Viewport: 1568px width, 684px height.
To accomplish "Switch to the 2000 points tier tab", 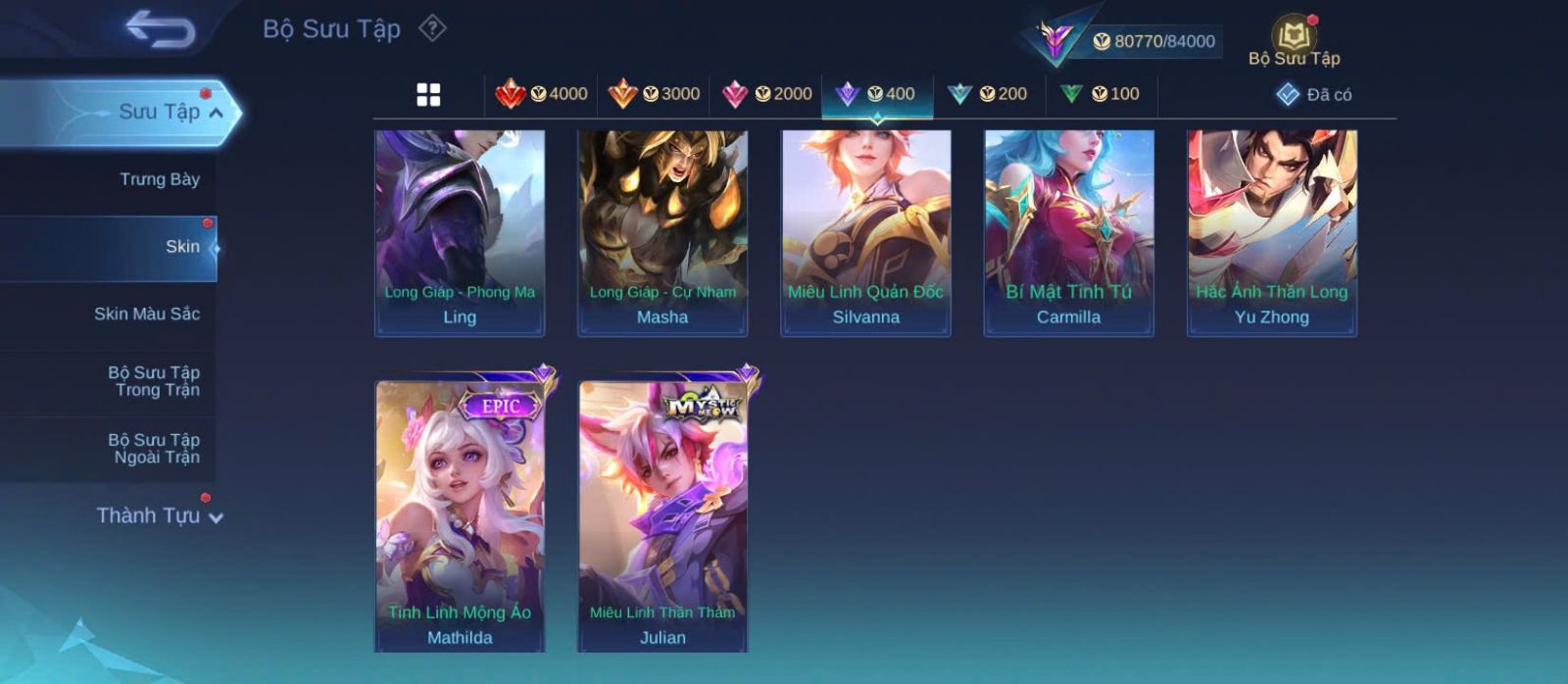I will [767, 94].
